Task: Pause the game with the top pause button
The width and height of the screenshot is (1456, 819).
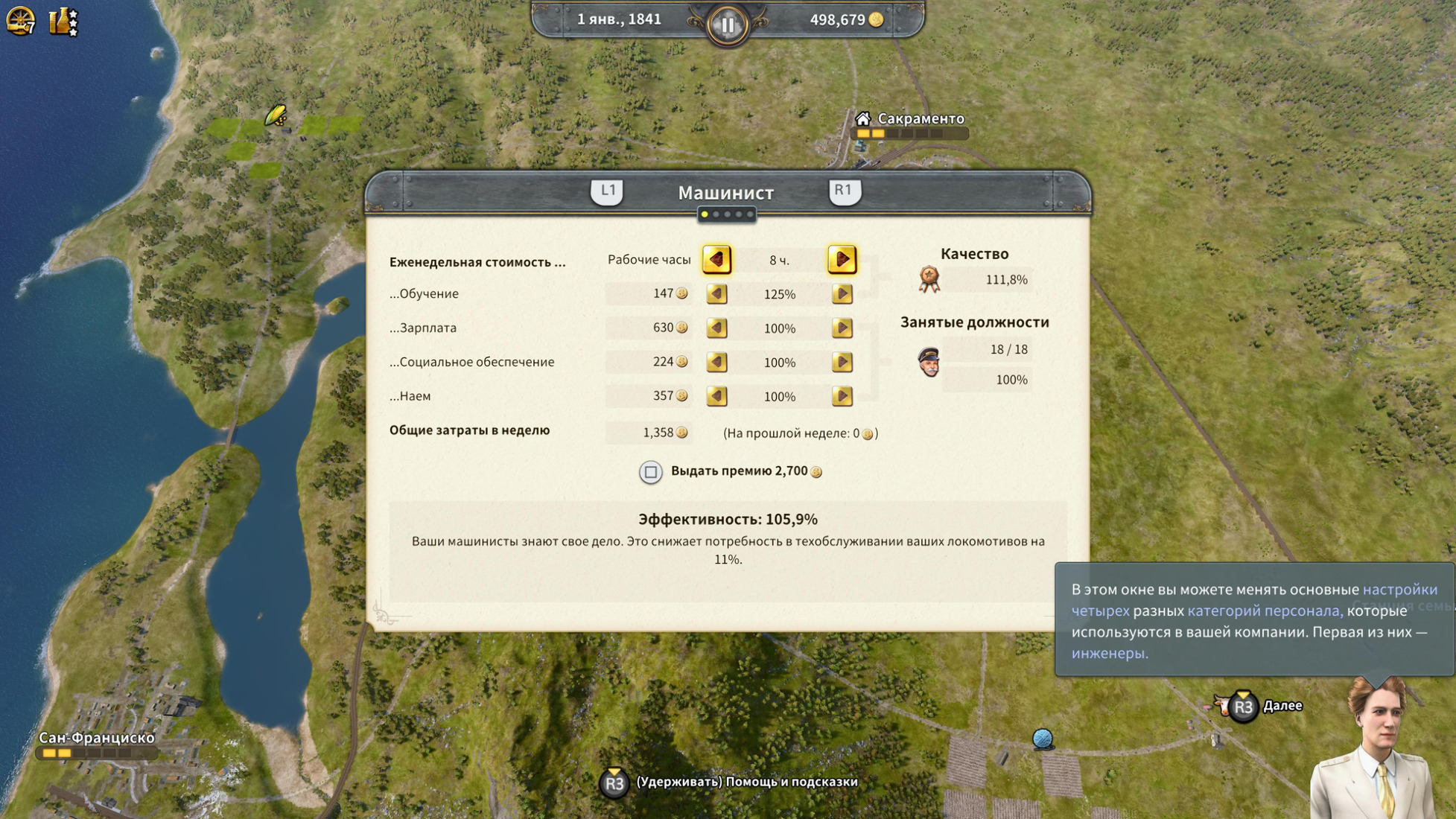Action: pyautogui.click(x=727, y=25)
